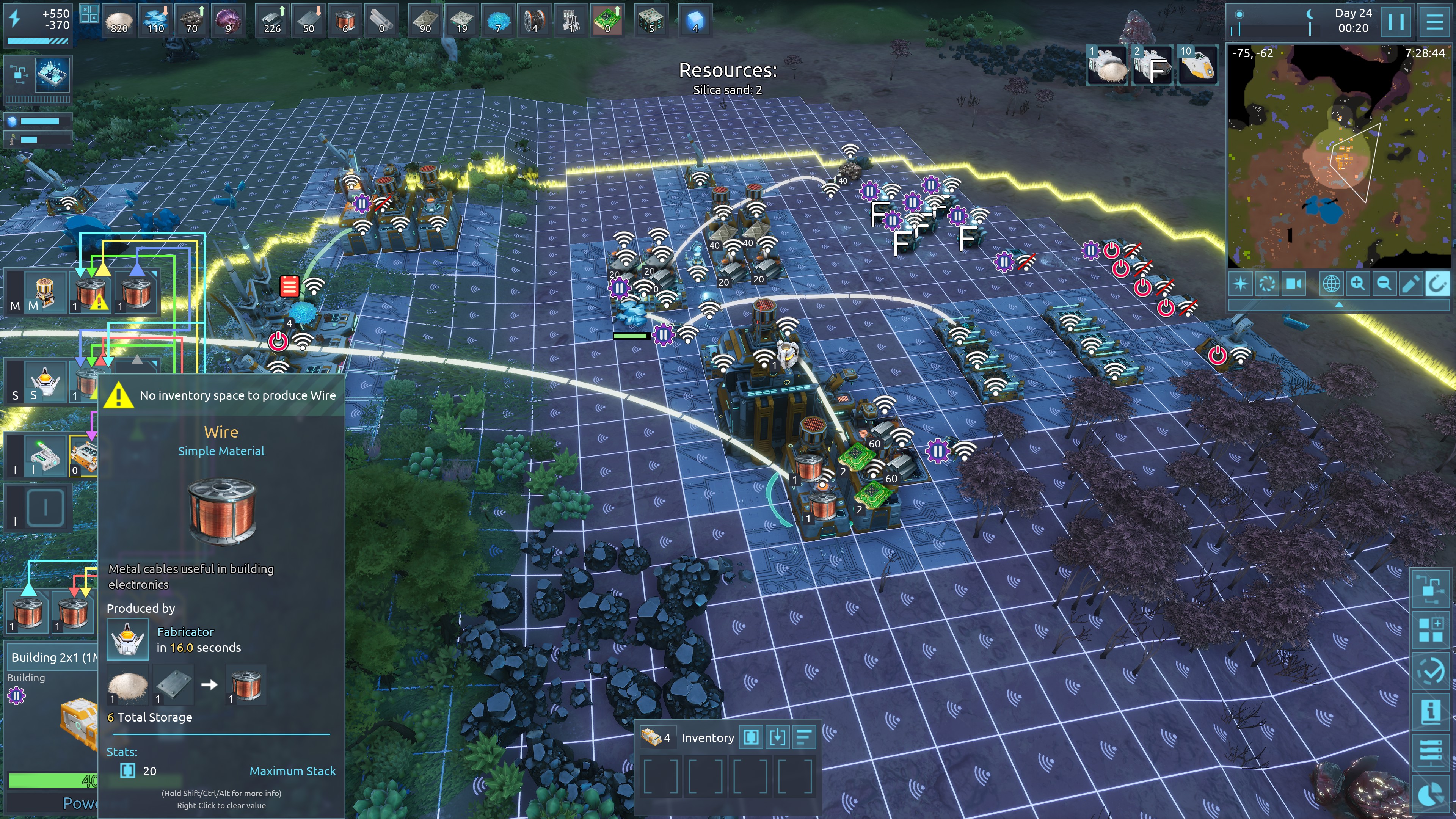This screenshot has height=819, width=1456.
Task: Zoom out the minimap
Action: (1384, 283)
